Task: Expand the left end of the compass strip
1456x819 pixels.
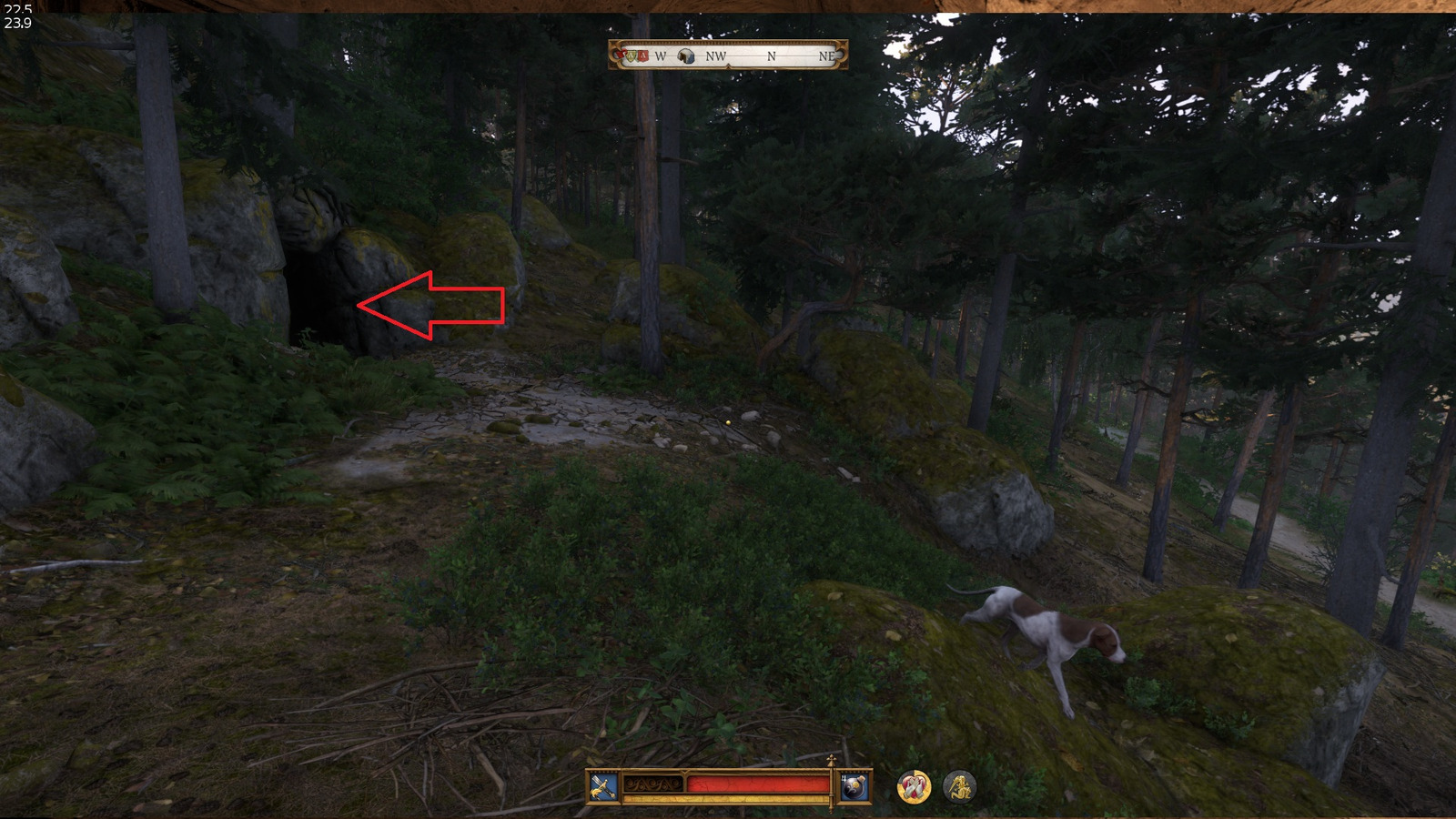Action: click(x=613, y=56)
